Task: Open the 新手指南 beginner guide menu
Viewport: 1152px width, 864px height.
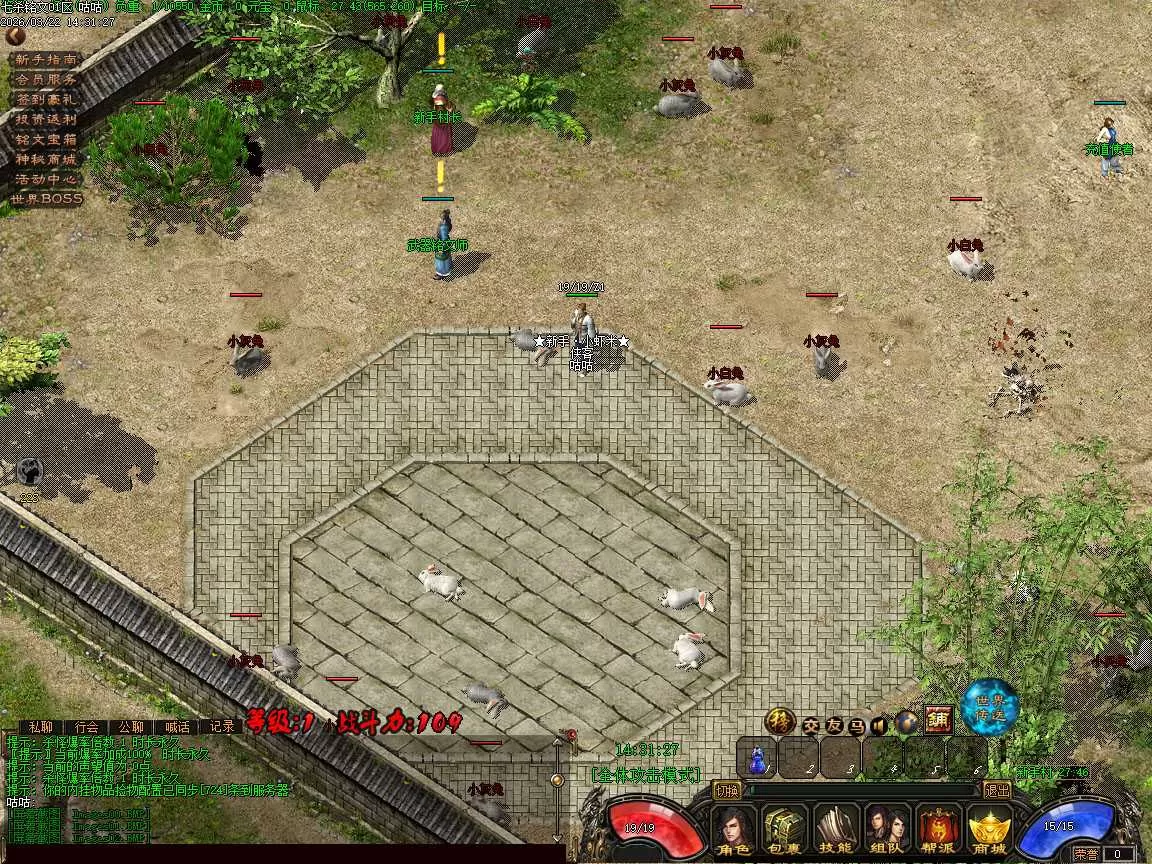Action: [x=46, y=59]
